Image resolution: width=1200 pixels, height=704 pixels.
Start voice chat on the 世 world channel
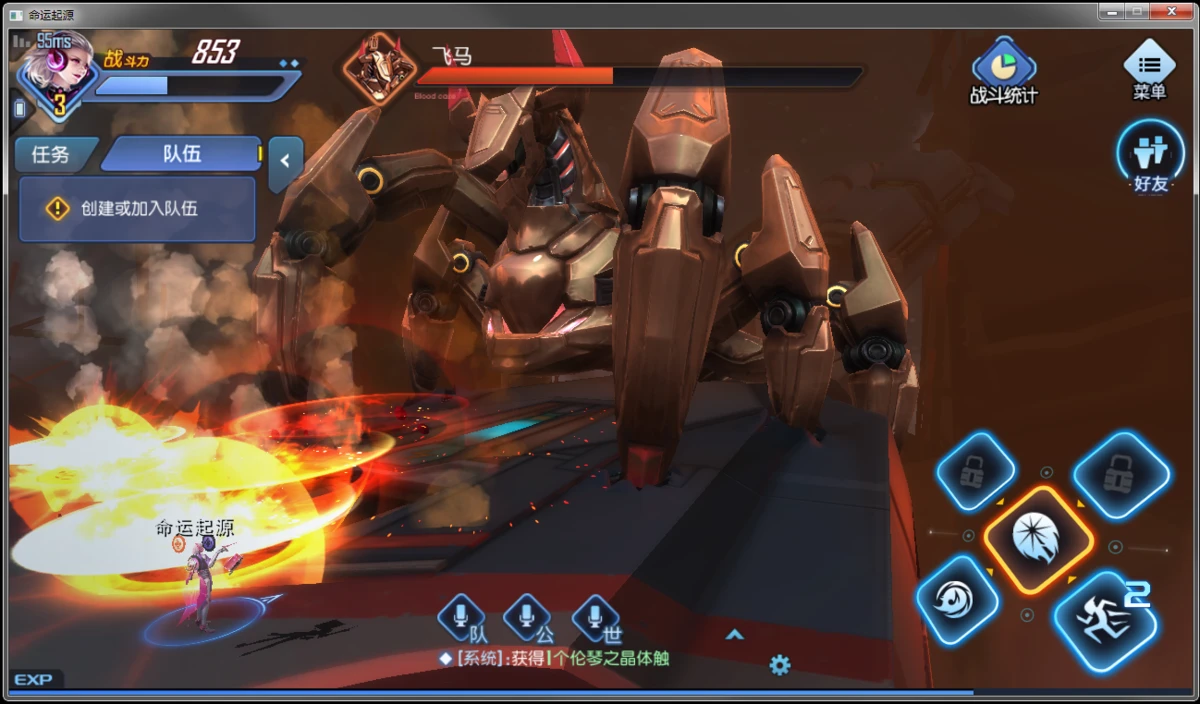596,618
